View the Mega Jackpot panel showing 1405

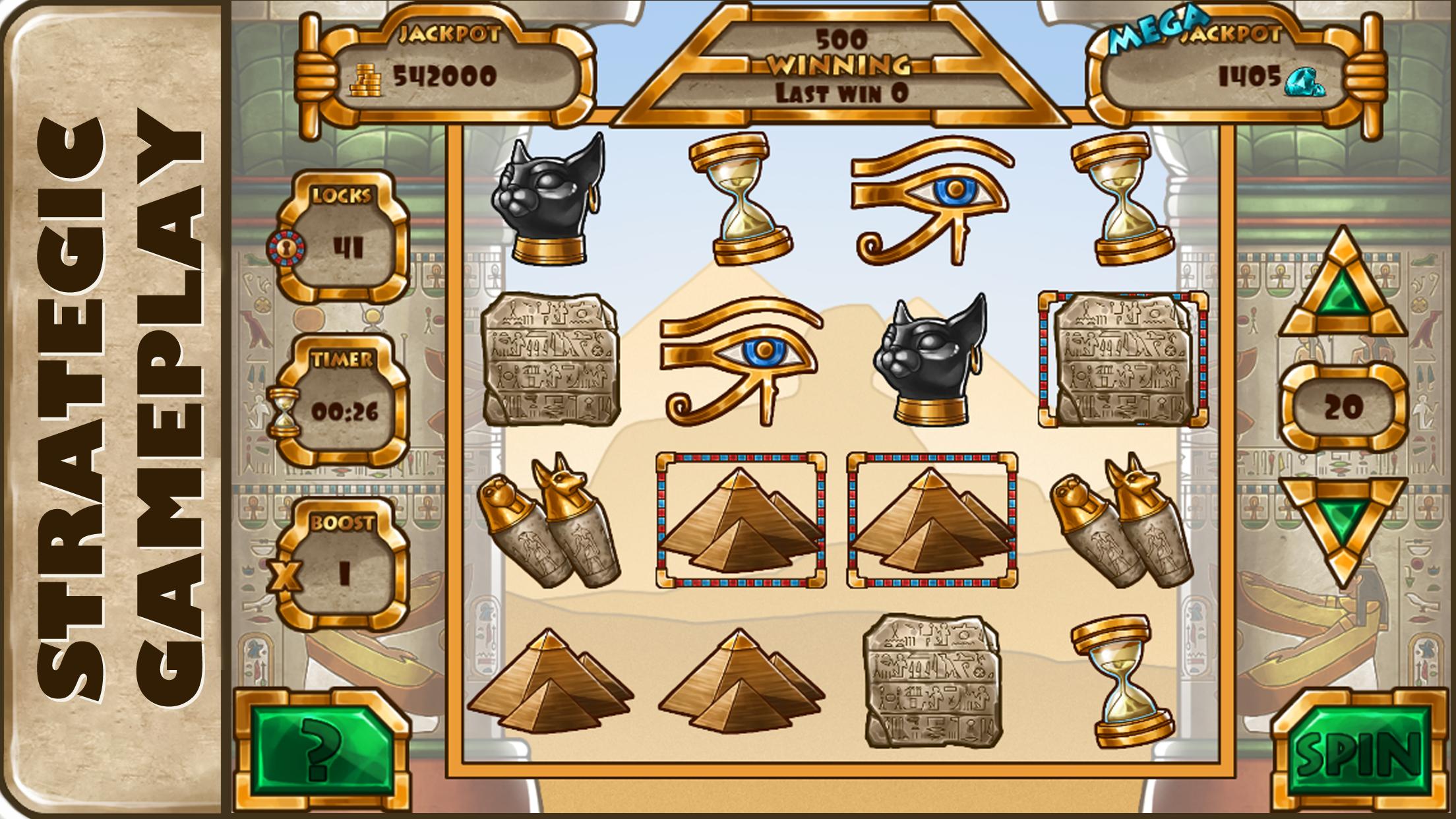[1220, 73]
